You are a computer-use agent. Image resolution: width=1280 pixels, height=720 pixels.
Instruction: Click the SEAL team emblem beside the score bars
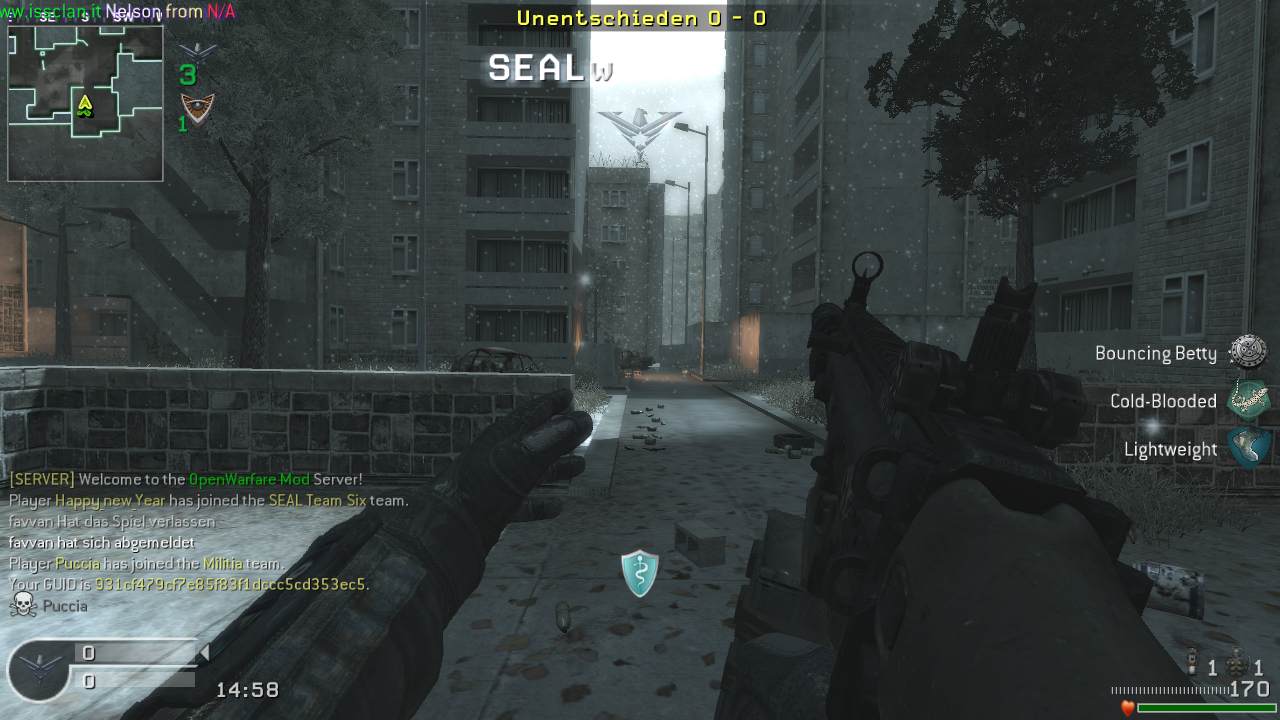tap(38, 669)
